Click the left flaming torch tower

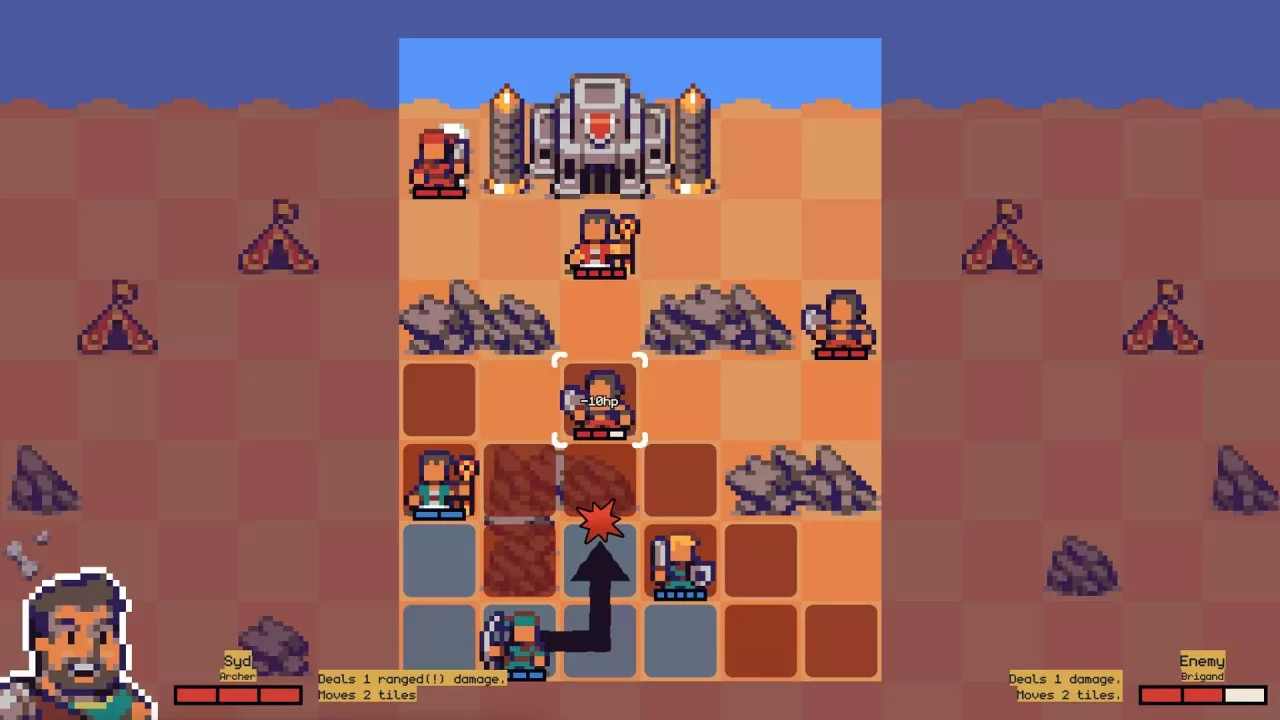[505, 140]
